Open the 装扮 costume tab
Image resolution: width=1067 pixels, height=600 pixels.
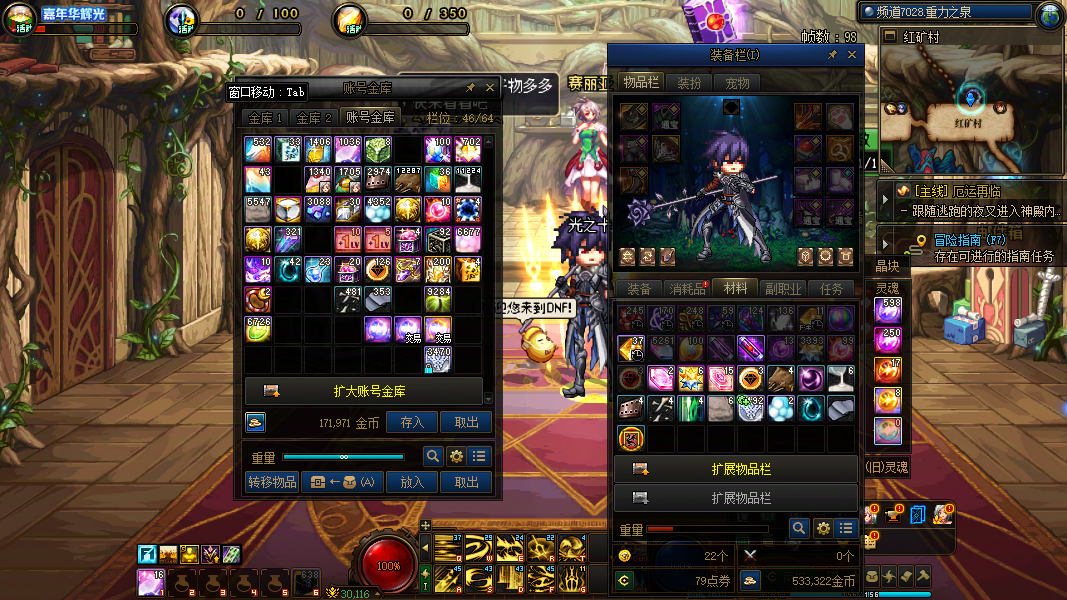click(x=689, y=83)
